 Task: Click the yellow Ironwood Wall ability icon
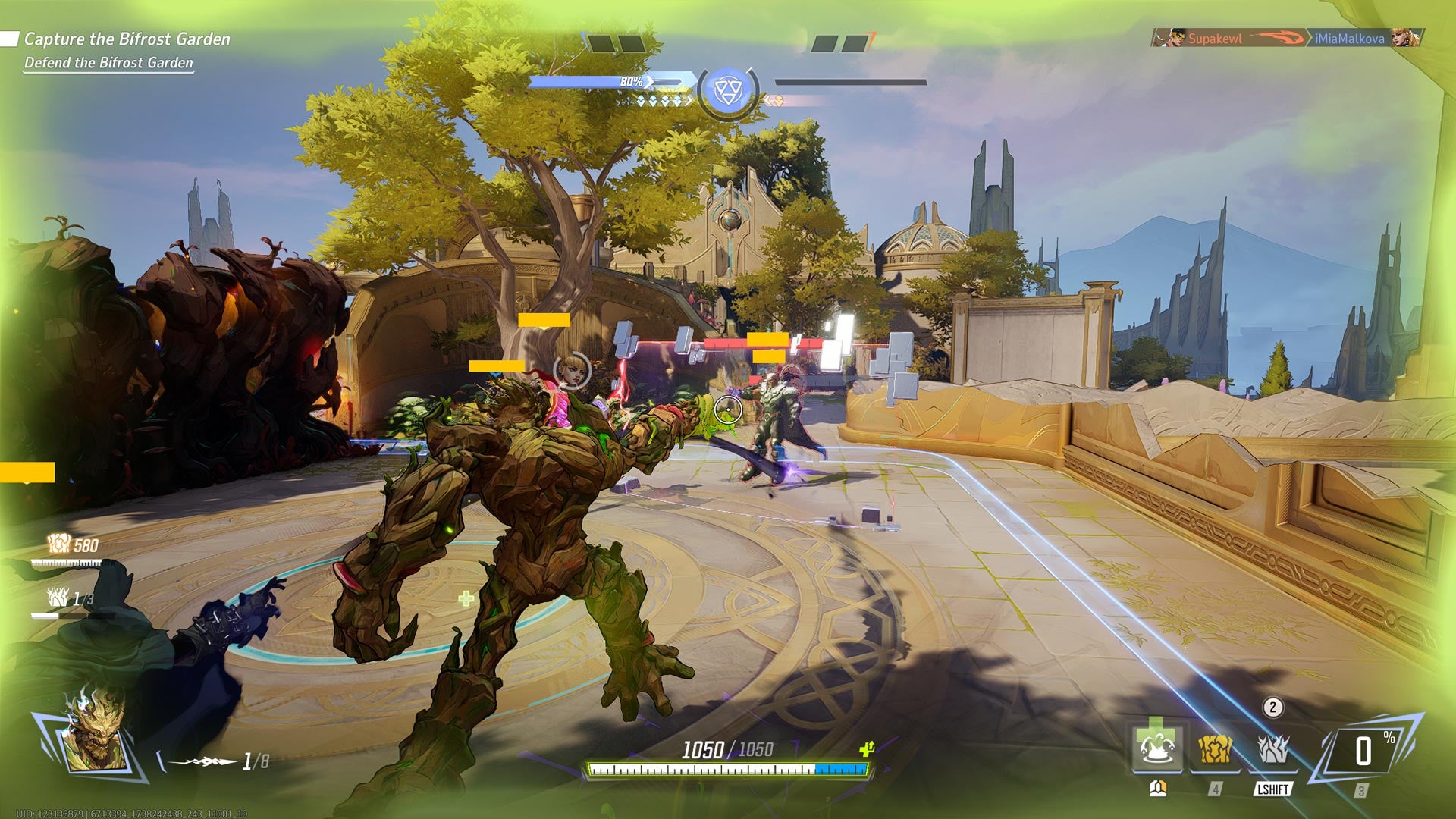[x=1214, y=750]
